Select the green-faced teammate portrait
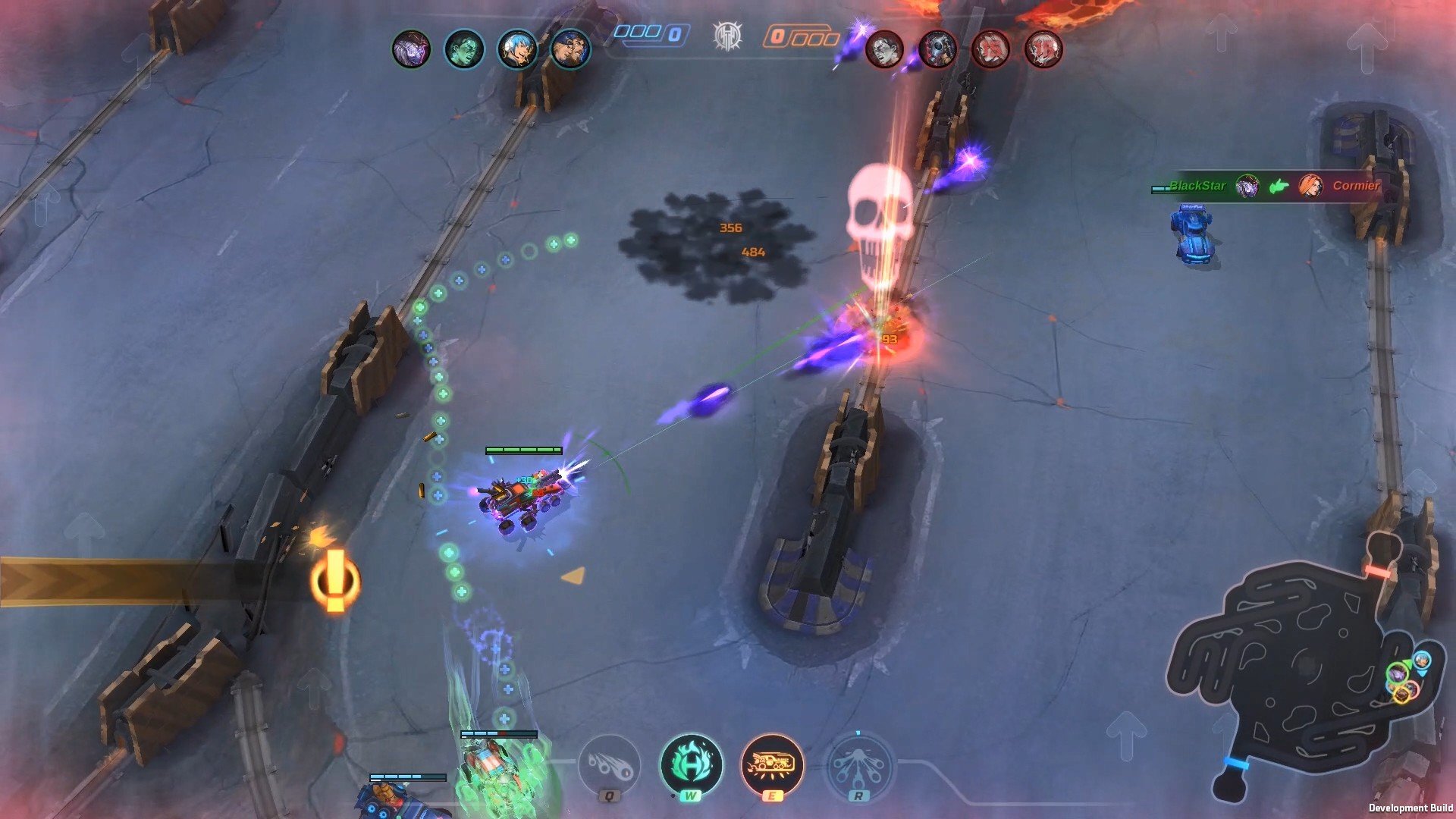The width and height of the screenshot is (1456, 819). 463,50
